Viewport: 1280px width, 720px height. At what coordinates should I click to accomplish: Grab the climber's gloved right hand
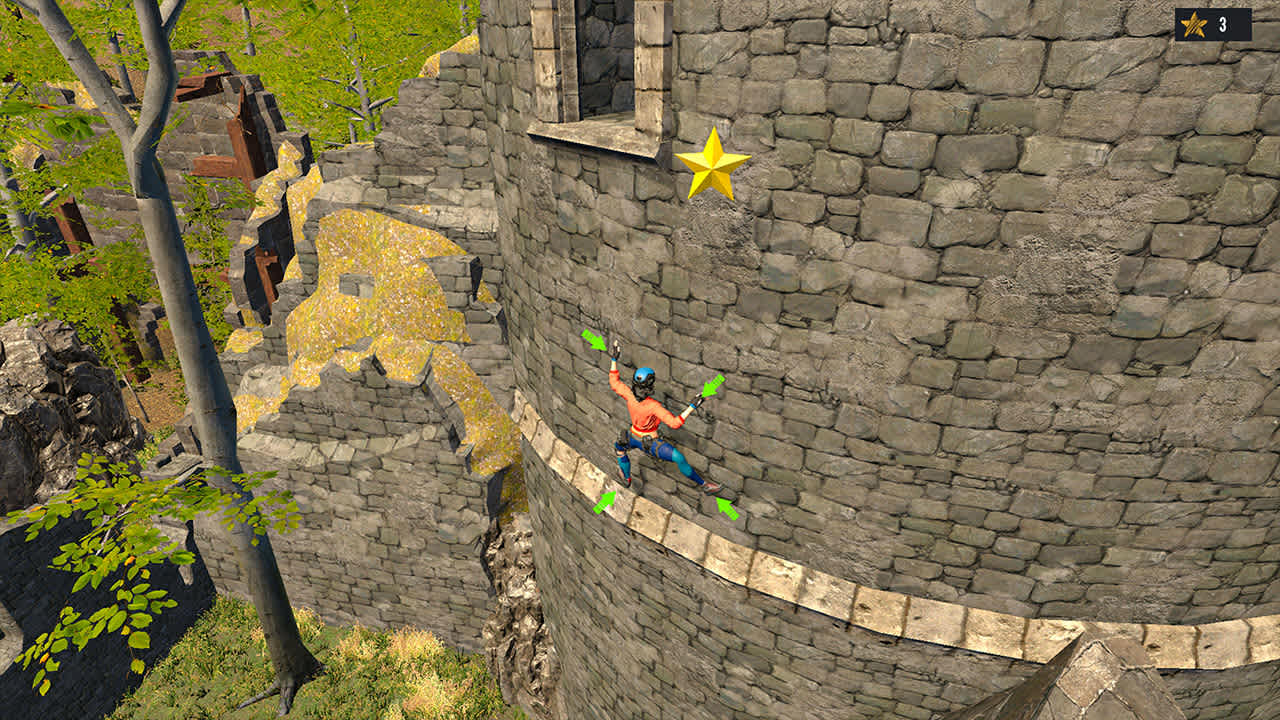[697, 402]
